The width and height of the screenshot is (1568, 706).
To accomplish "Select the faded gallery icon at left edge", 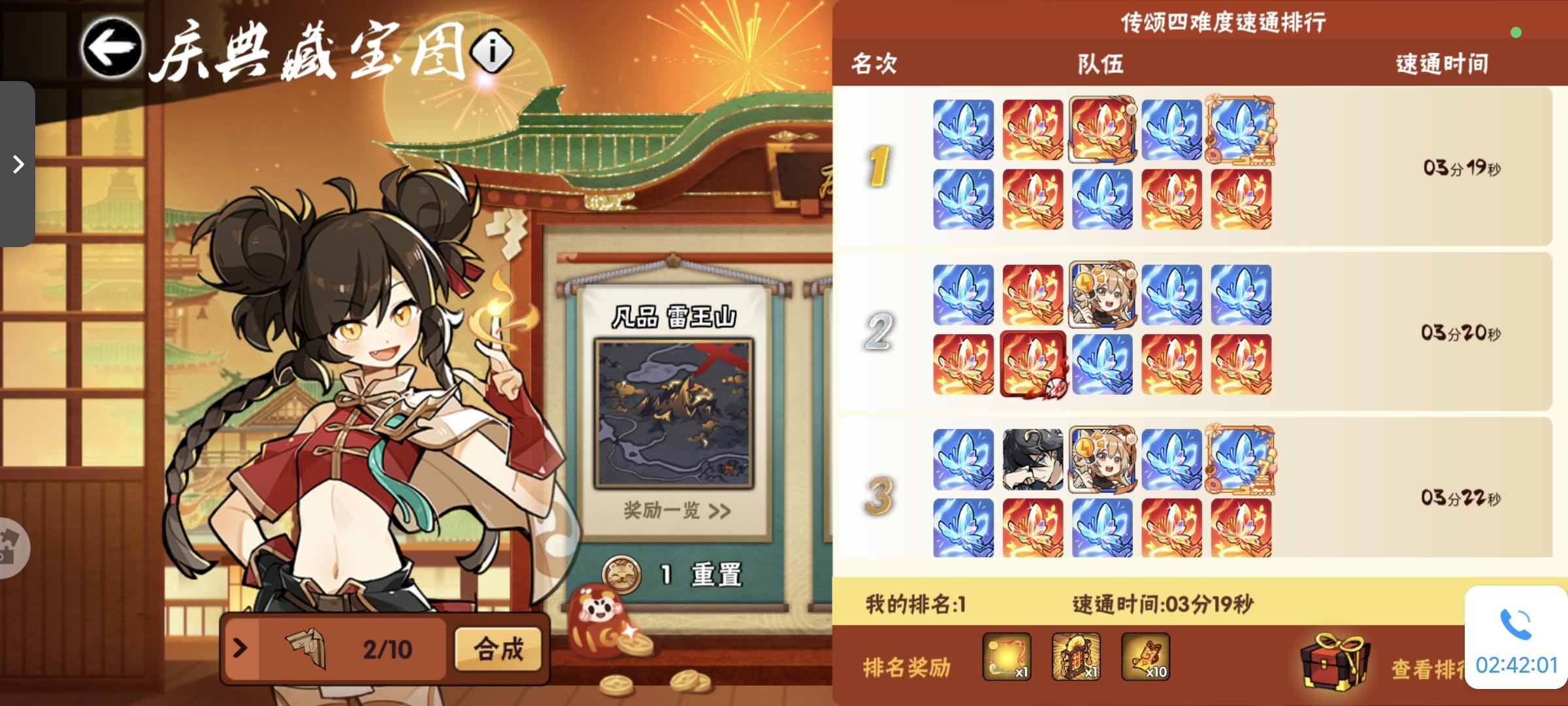I will click(13, 549).
